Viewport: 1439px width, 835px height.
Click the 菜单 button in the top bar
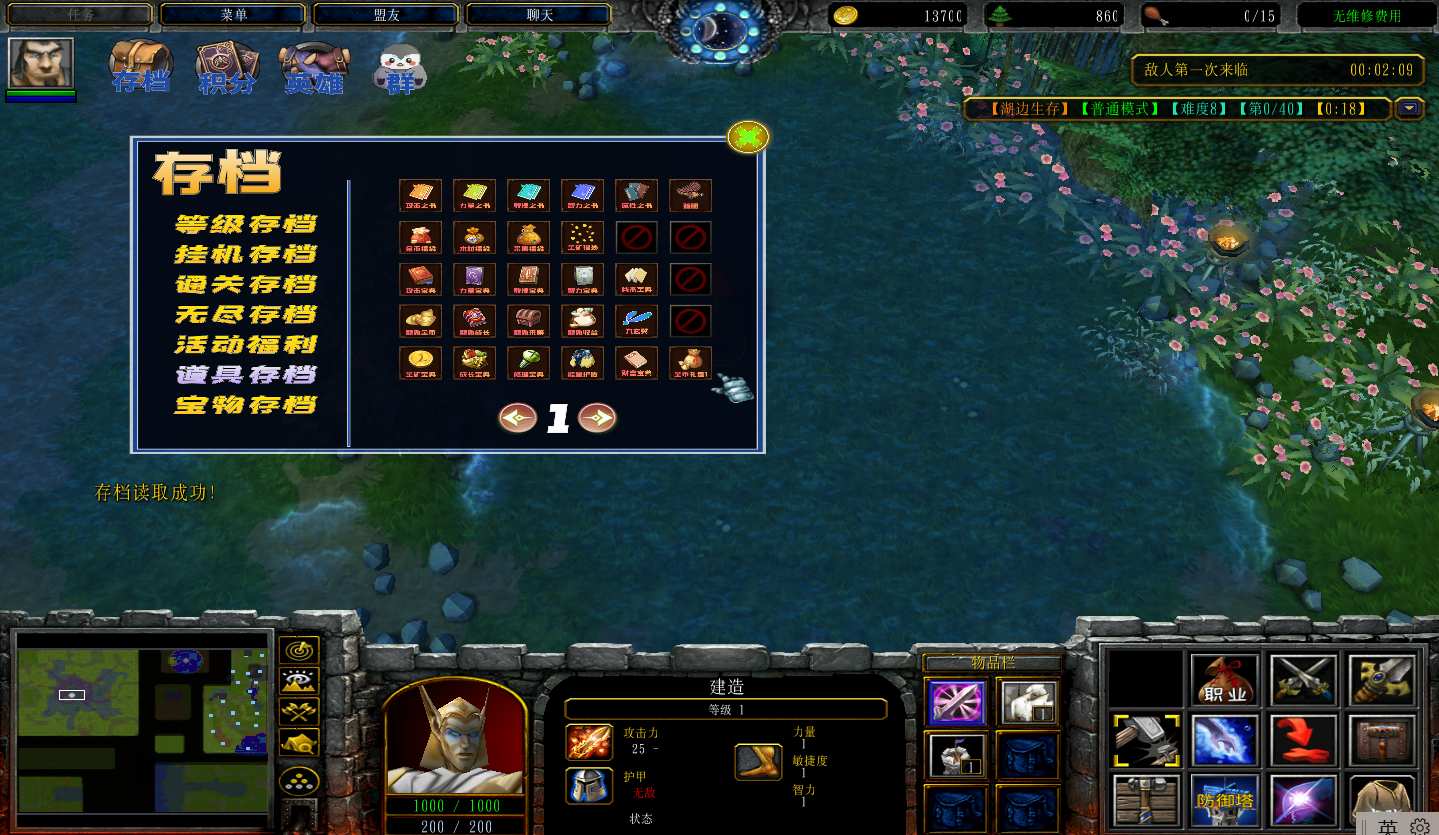point(234,15)
